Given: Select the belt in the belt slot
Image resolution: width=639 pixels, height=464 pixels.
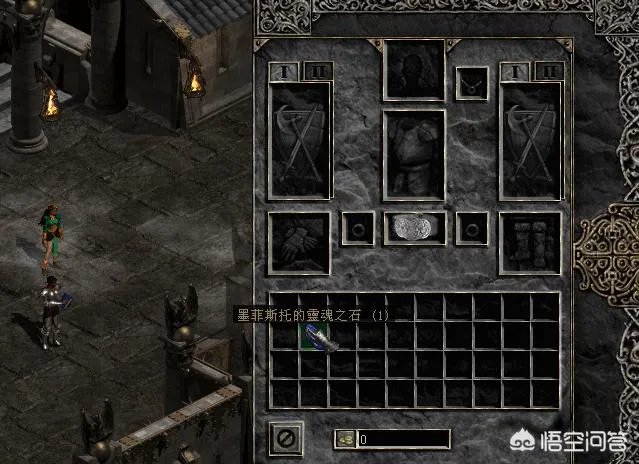Looking at the screenshot, I should tap(414, 228).
